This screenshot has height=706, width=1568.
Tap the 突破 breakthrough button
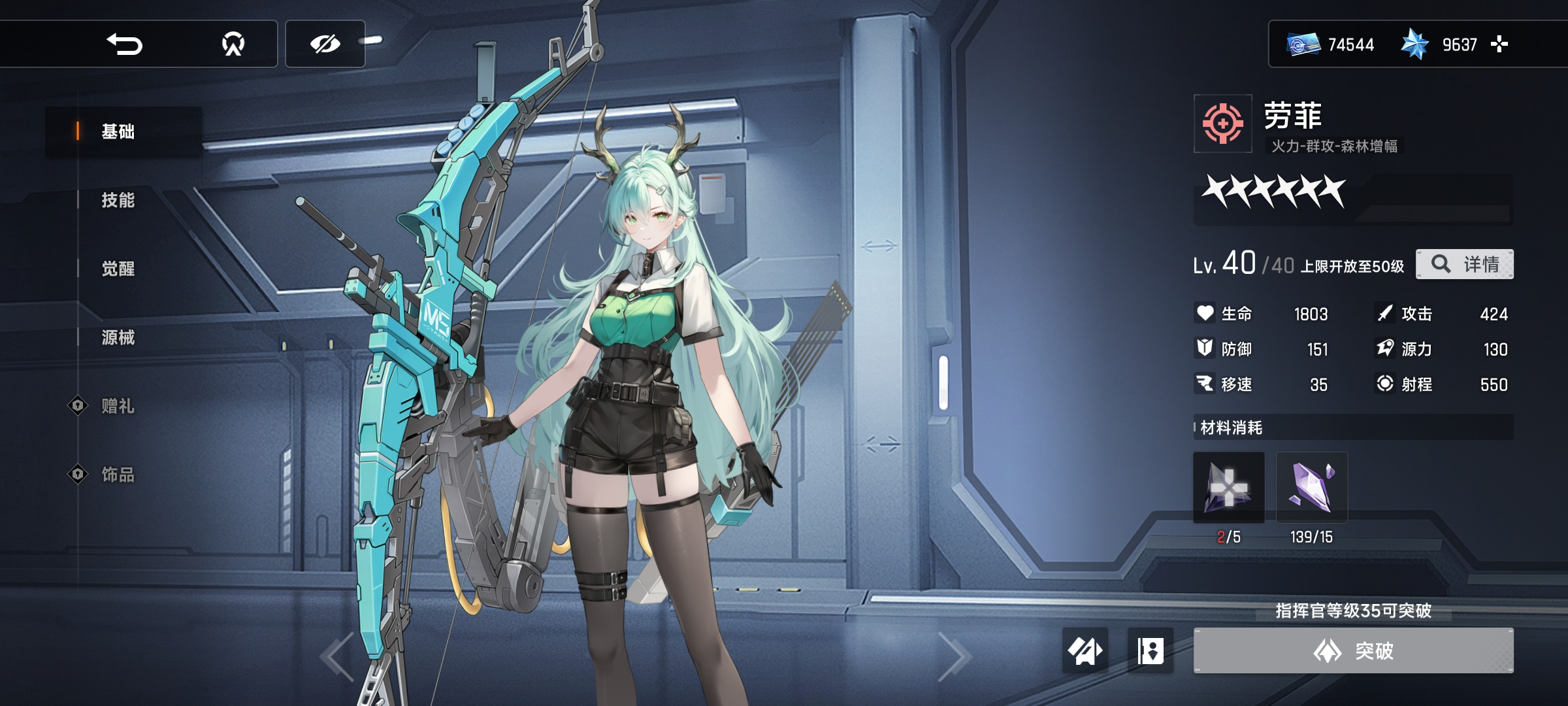(1353, 650)
